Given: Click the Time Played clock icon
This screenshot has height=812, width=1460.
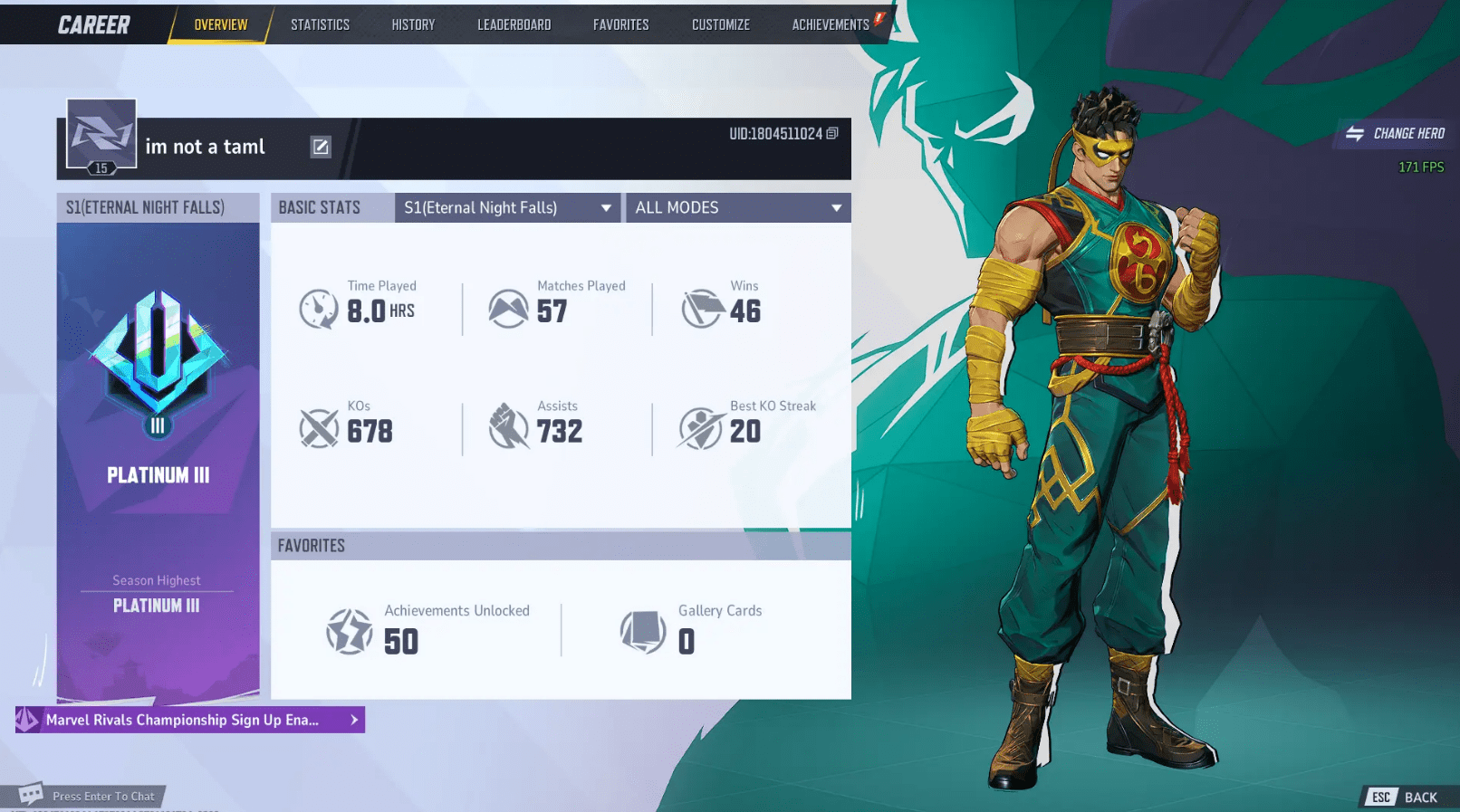Looking at the screenshot, I should tap(319, 309).
